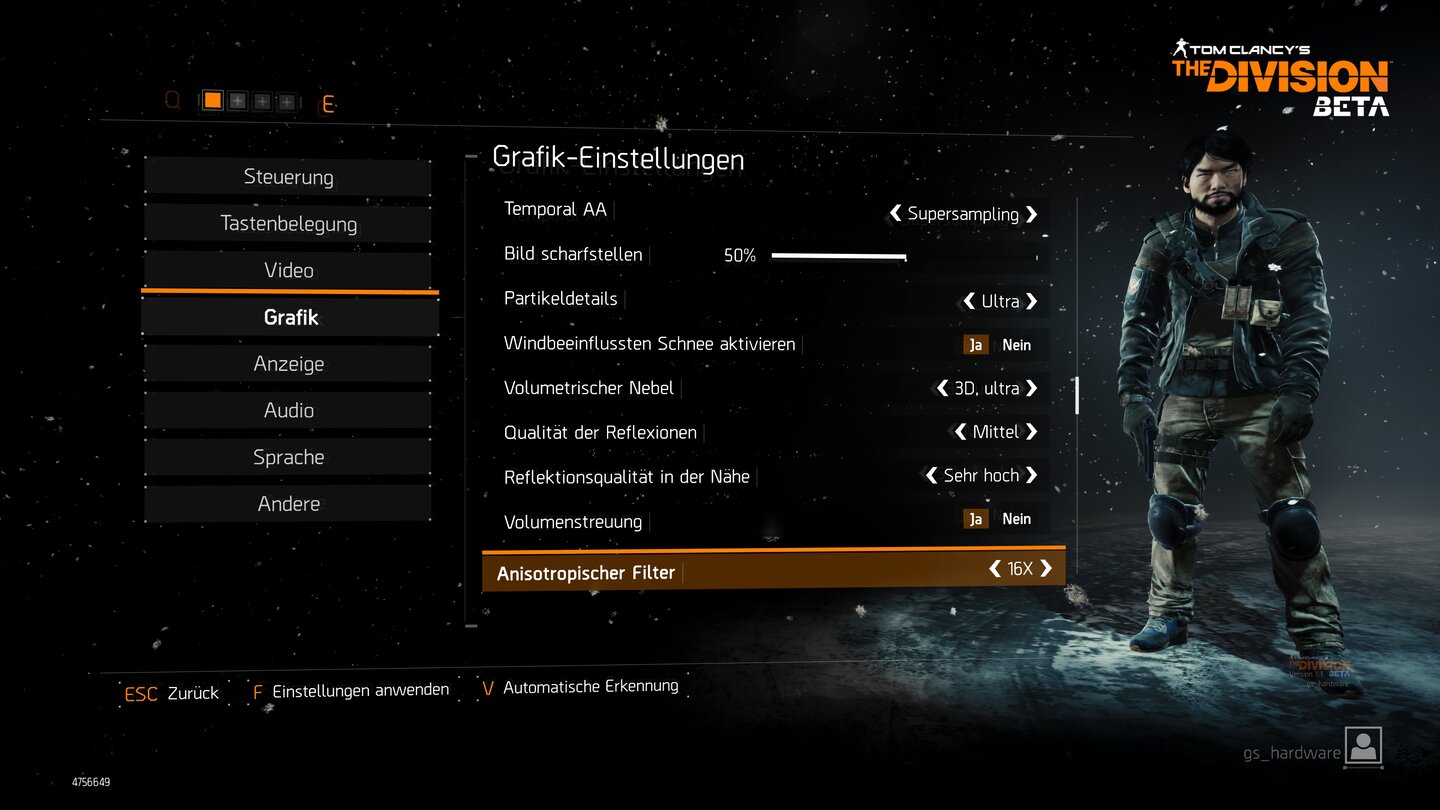Viewport: 1440px width, 810px height.
Task: Run Automatische Erkennung
Action: point(589,686)
